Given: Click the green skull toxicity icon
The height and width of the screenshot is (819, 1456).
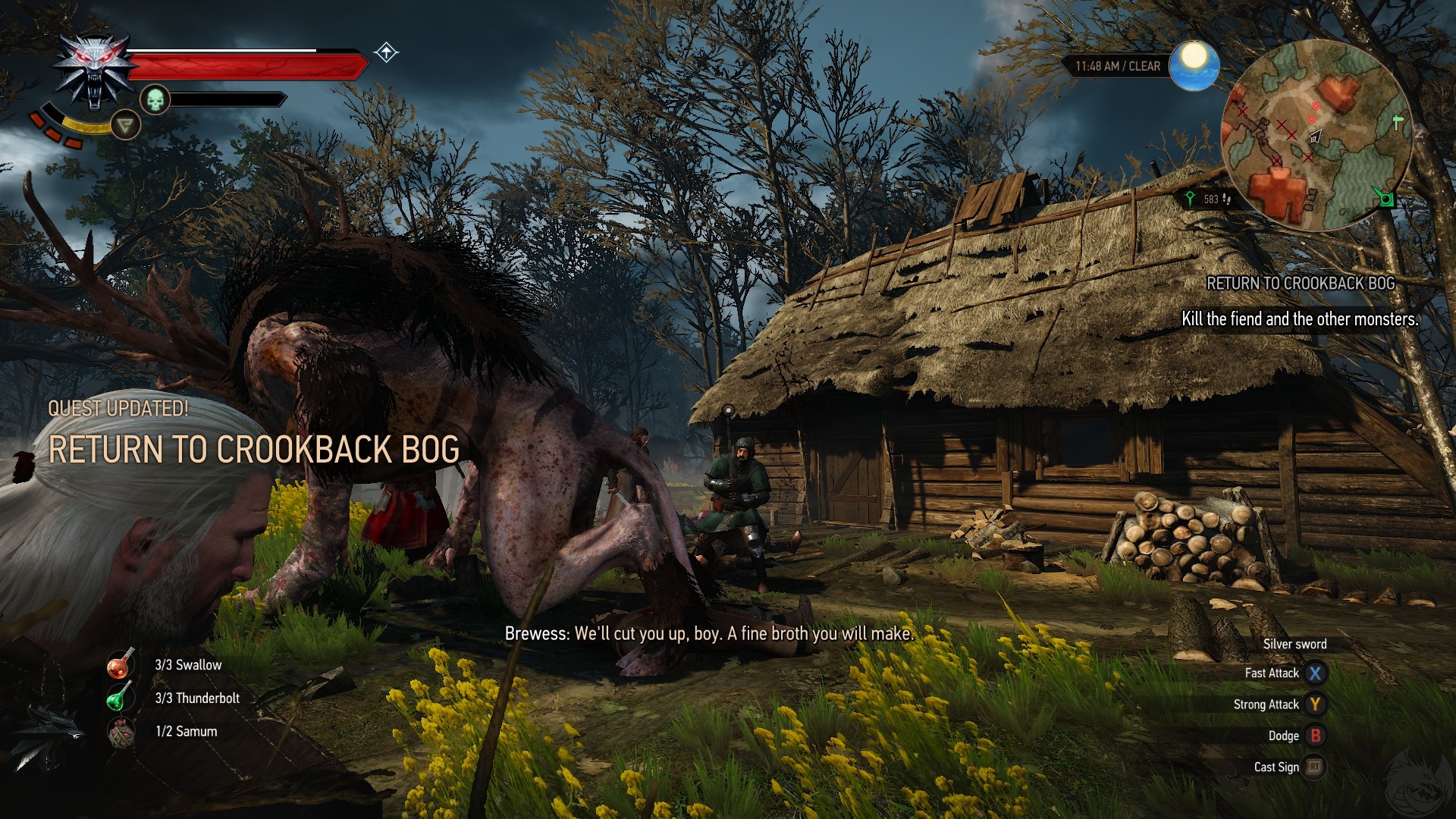Looking at the screenshot, I should 155,99.
